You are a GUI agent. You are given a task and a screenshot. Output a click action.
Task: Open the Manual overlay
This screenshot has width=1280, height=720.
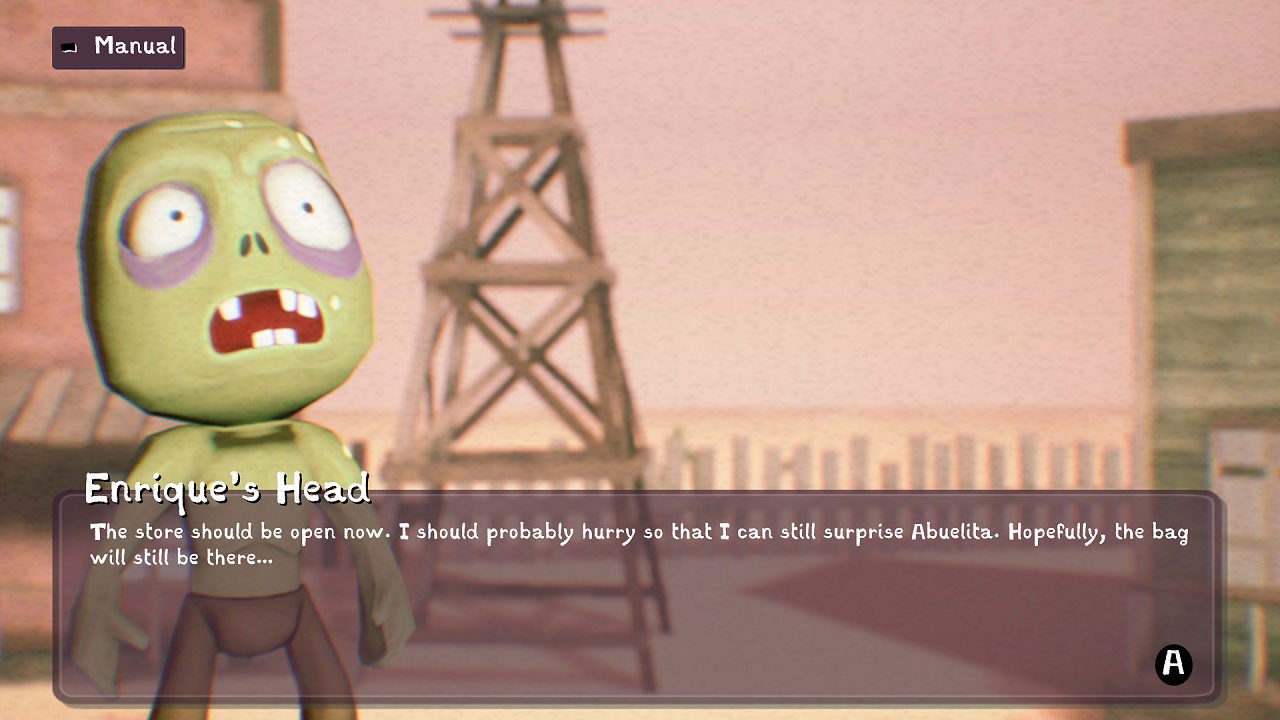(x=117, y=46)
